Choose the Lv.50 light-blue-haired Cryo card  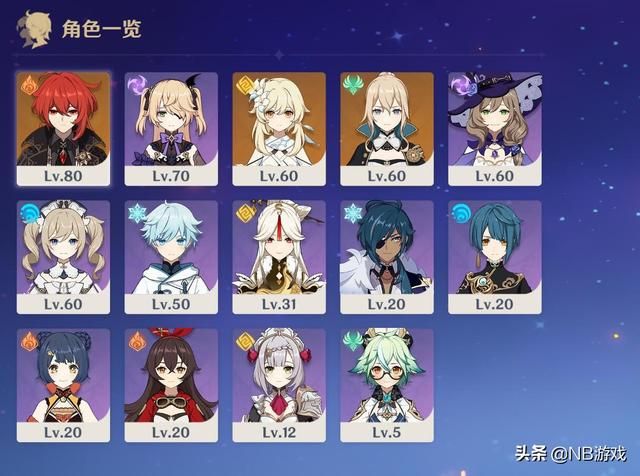(x=171, y=256)
